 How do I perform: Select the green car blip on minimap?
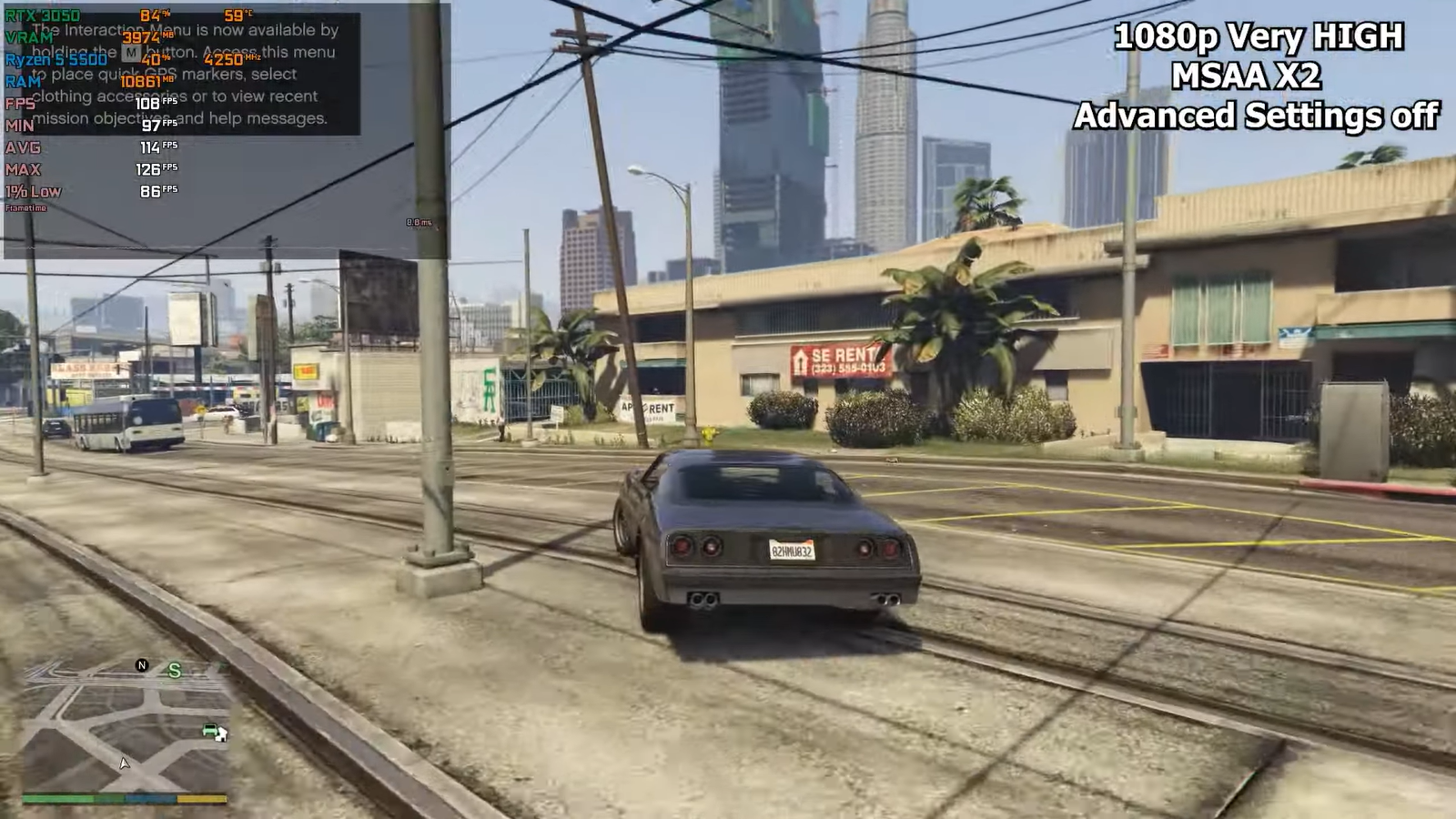[x=211, y=730]
